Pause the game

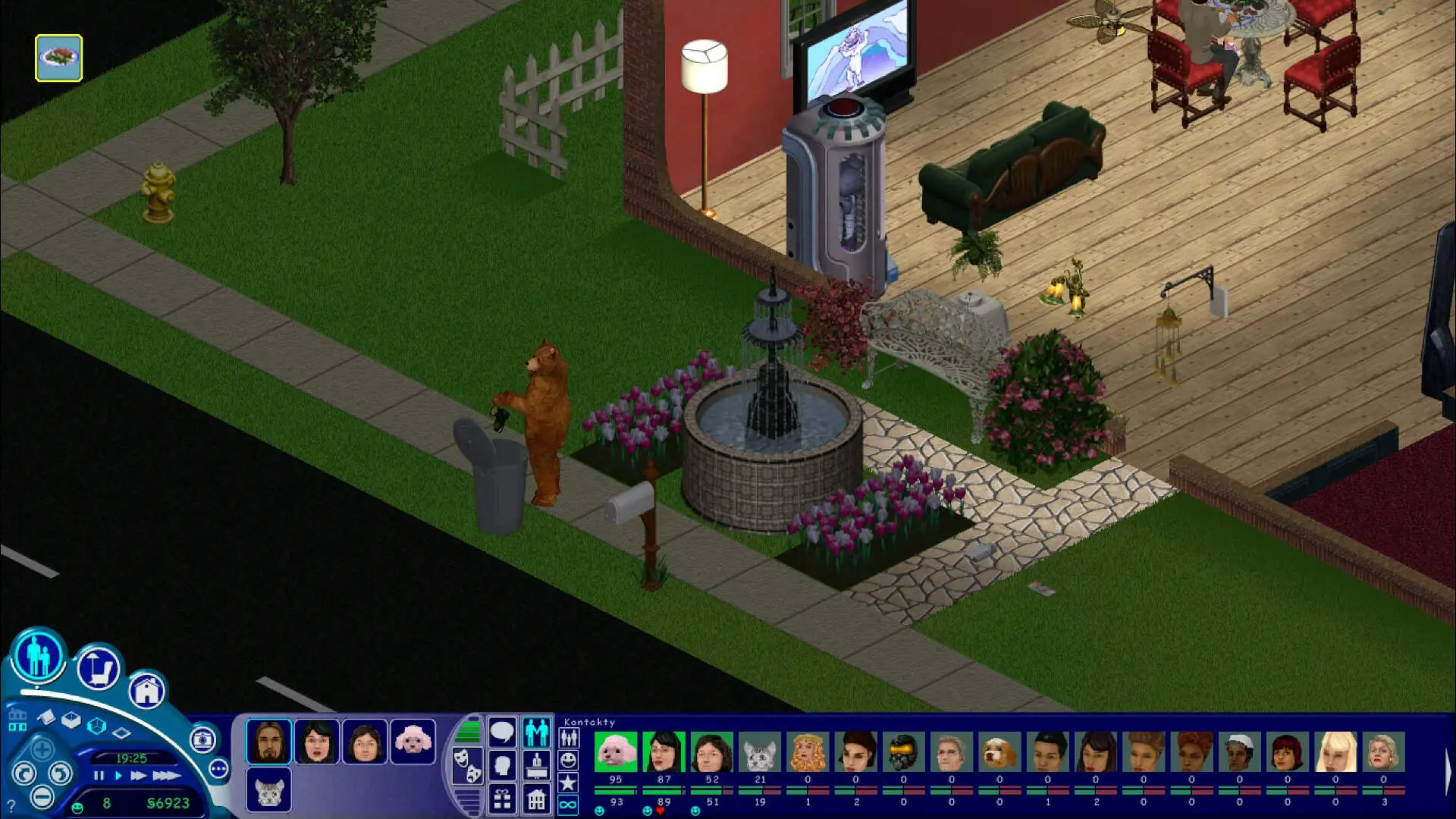[x=99, y=776]
